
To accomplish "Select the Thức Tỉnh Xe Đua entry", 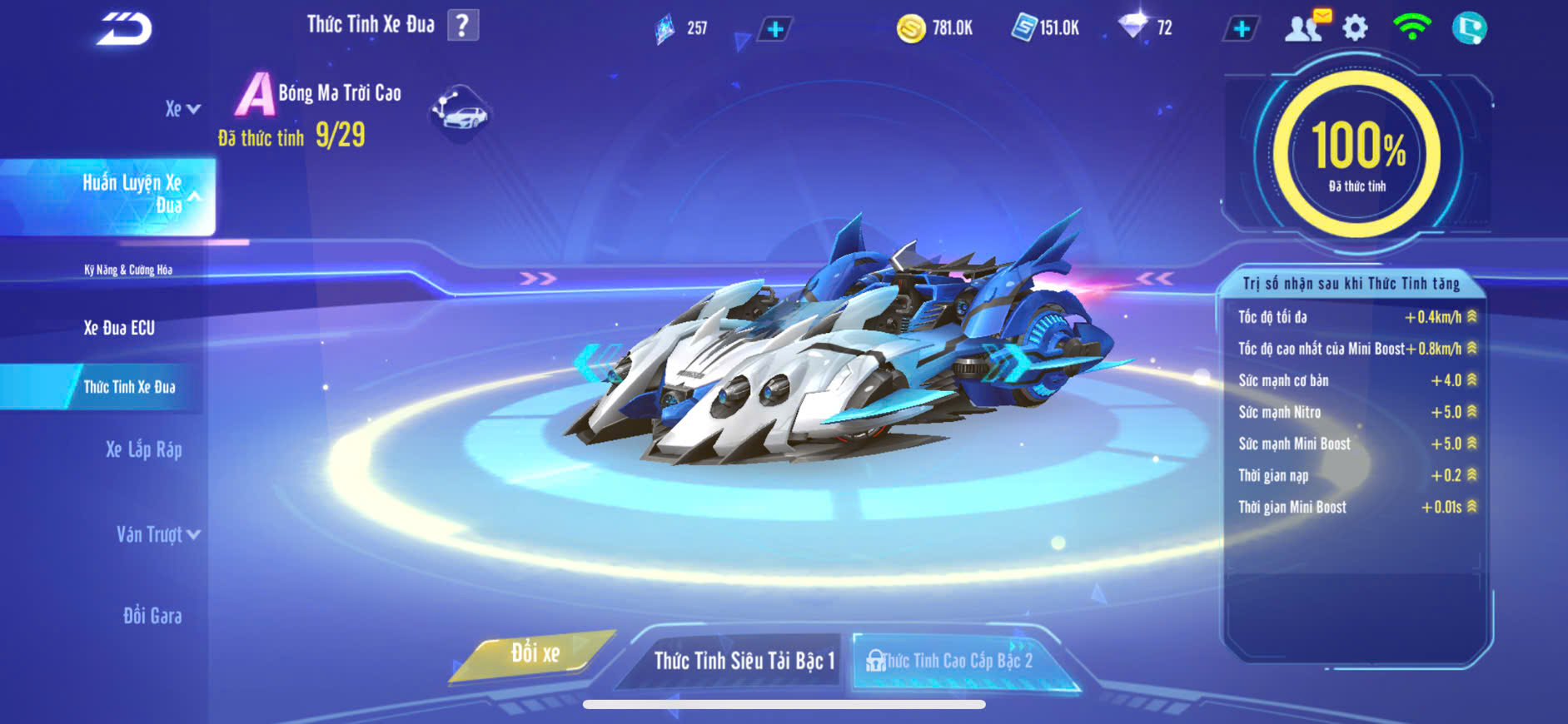I will tap(129, 387).
